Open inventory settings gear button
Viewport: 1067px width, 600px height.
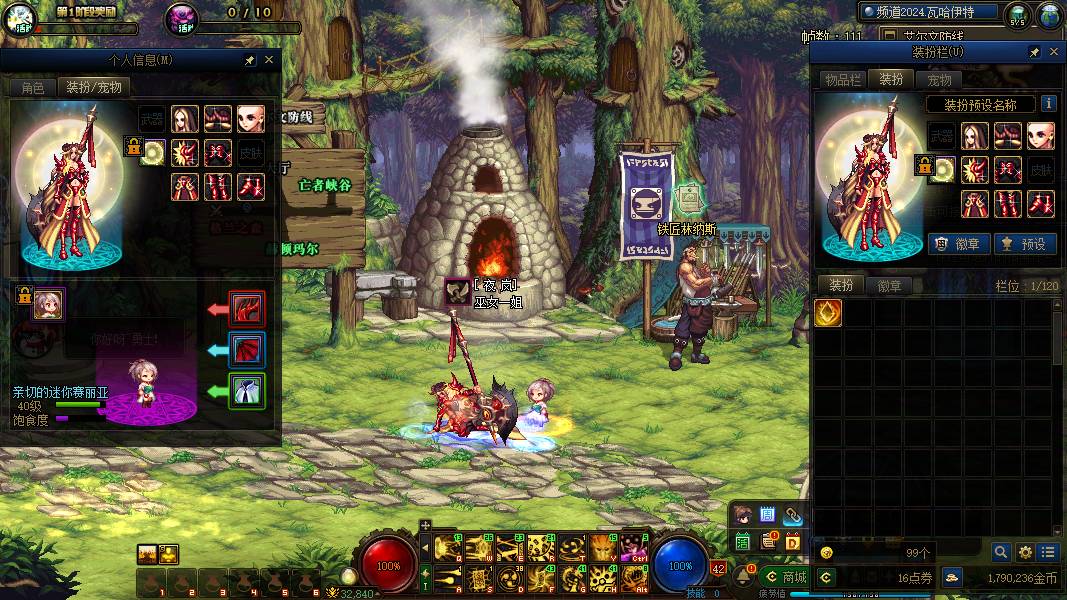coord(1025,552)
